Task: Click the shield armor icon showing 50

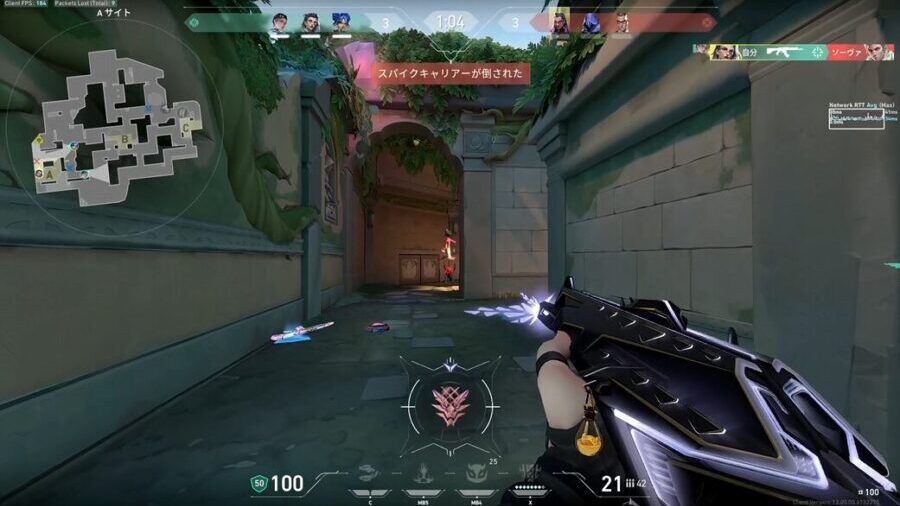Action: pos(258,484)
